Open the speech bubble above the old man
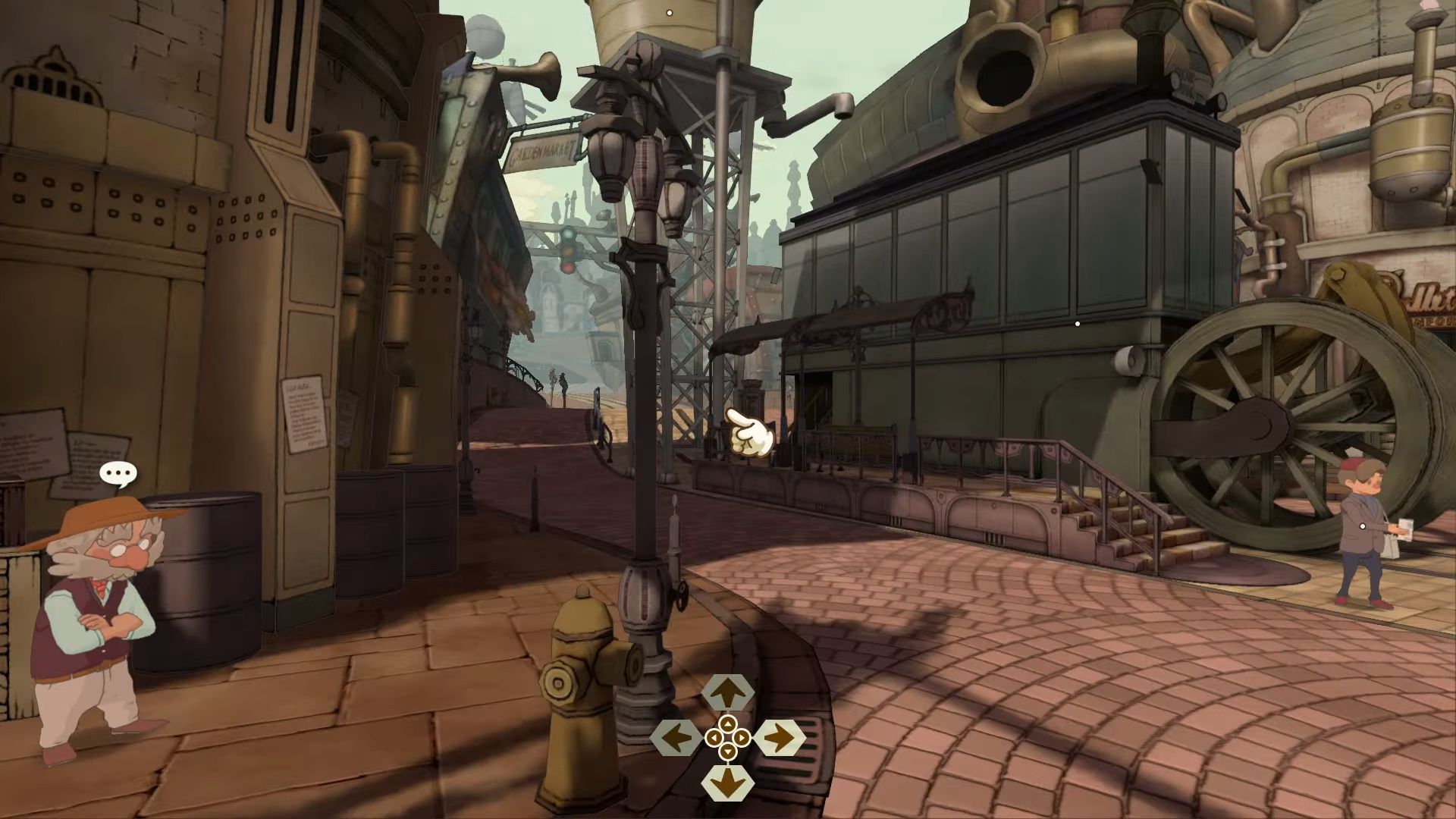The image size is (1456, 819). click(x=118, y=475)
